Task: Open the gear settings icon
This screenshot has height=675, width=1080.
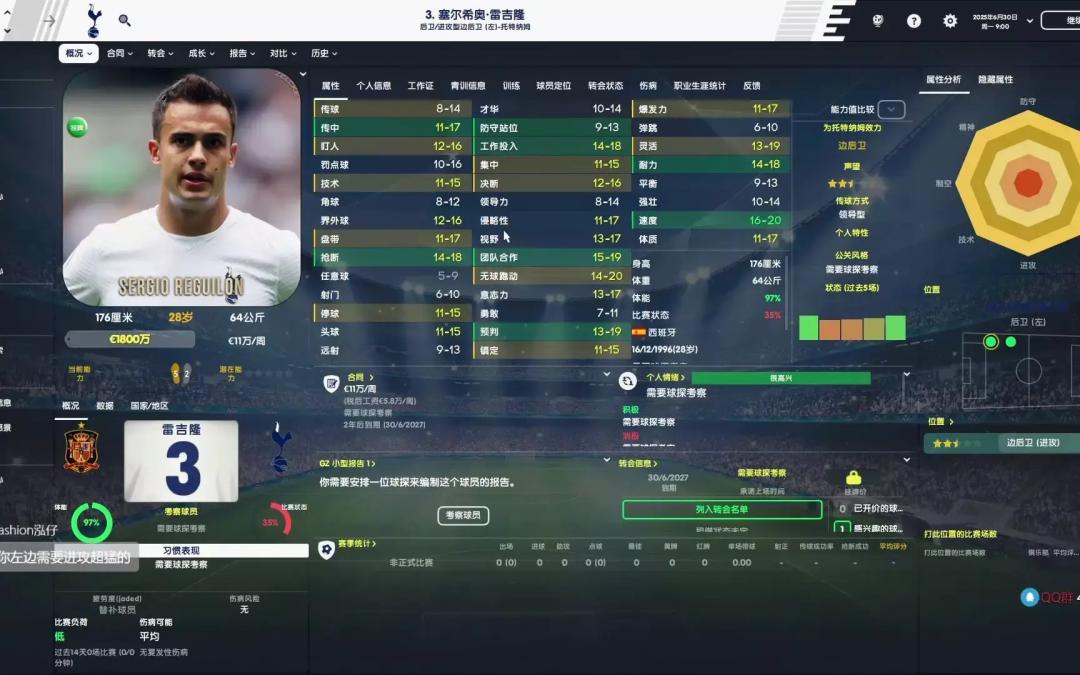Action: (x=950, y=20)
